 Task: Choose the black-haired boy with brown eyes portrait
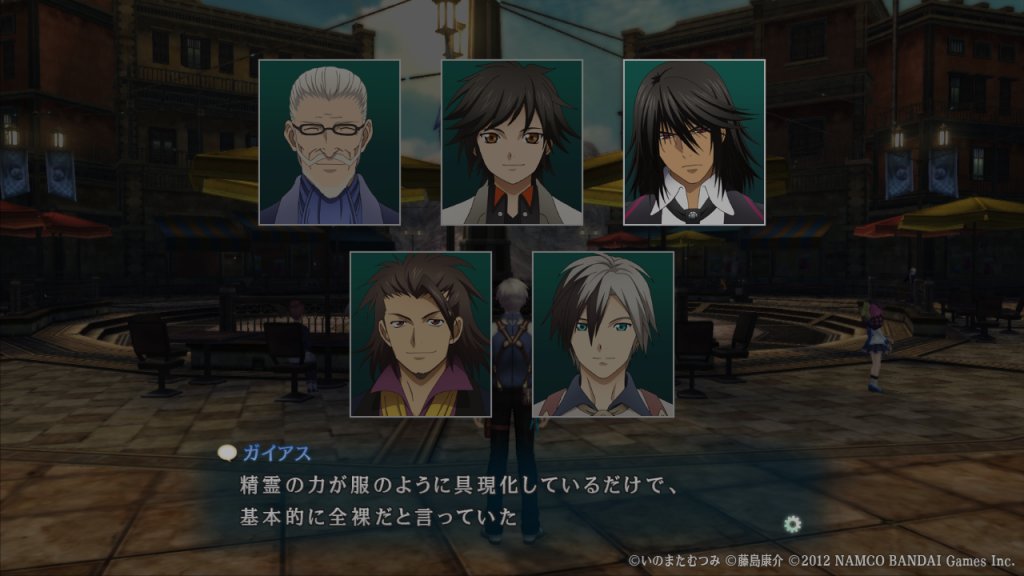512,142
